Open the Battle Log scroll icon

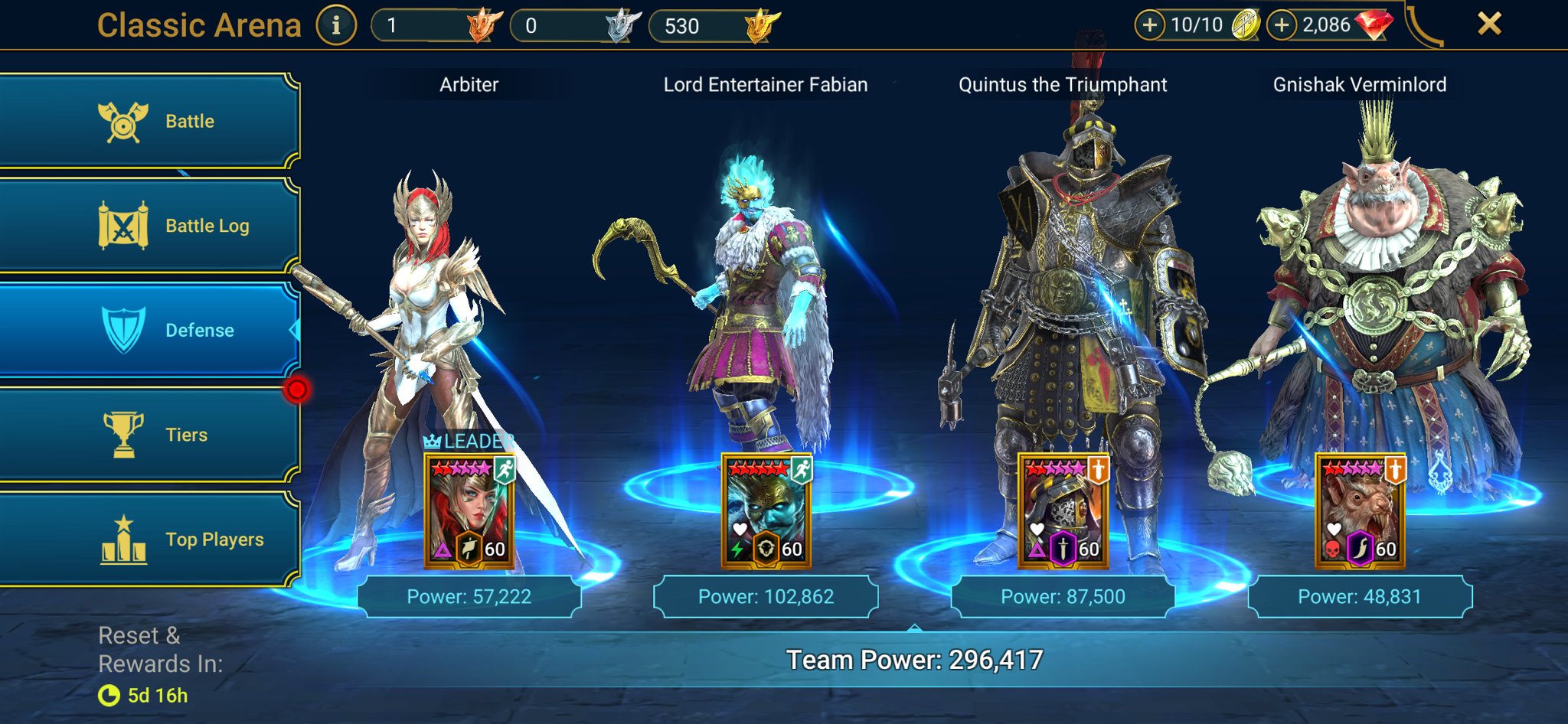[x=122, y=224]
